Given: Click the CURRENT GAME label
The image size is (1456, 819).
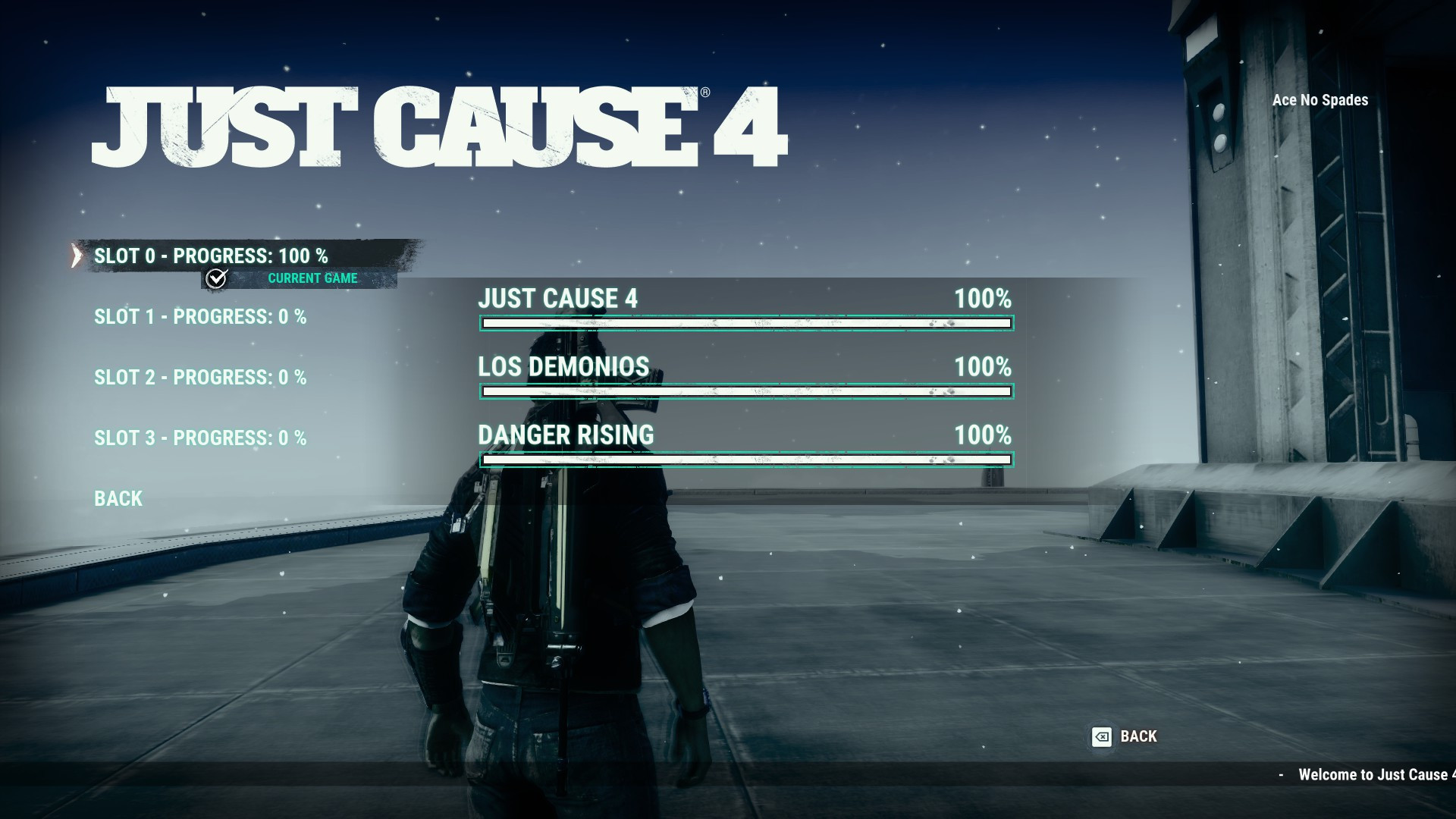Looking at the screenshot, I should 312,278.
